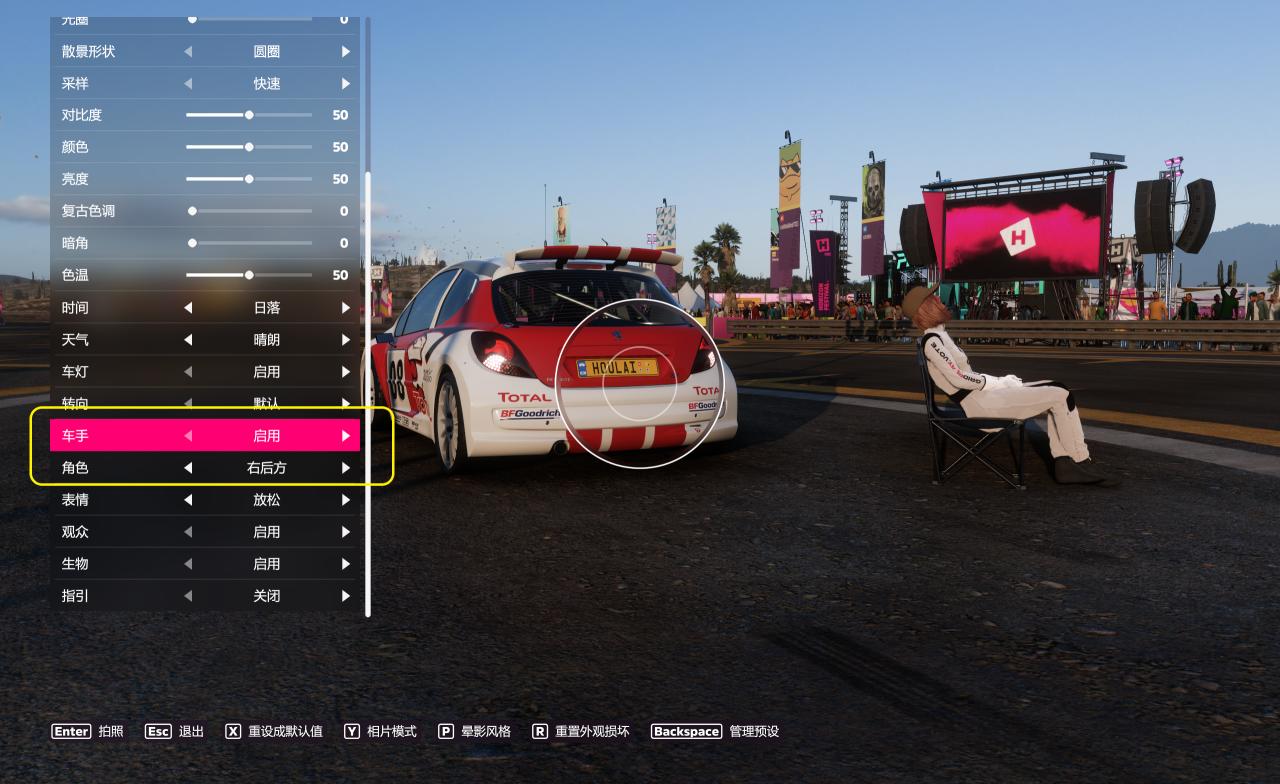Click the 亮度 slider handle
The width and height of the screenshot is (1280, 784).
[249, 179]
